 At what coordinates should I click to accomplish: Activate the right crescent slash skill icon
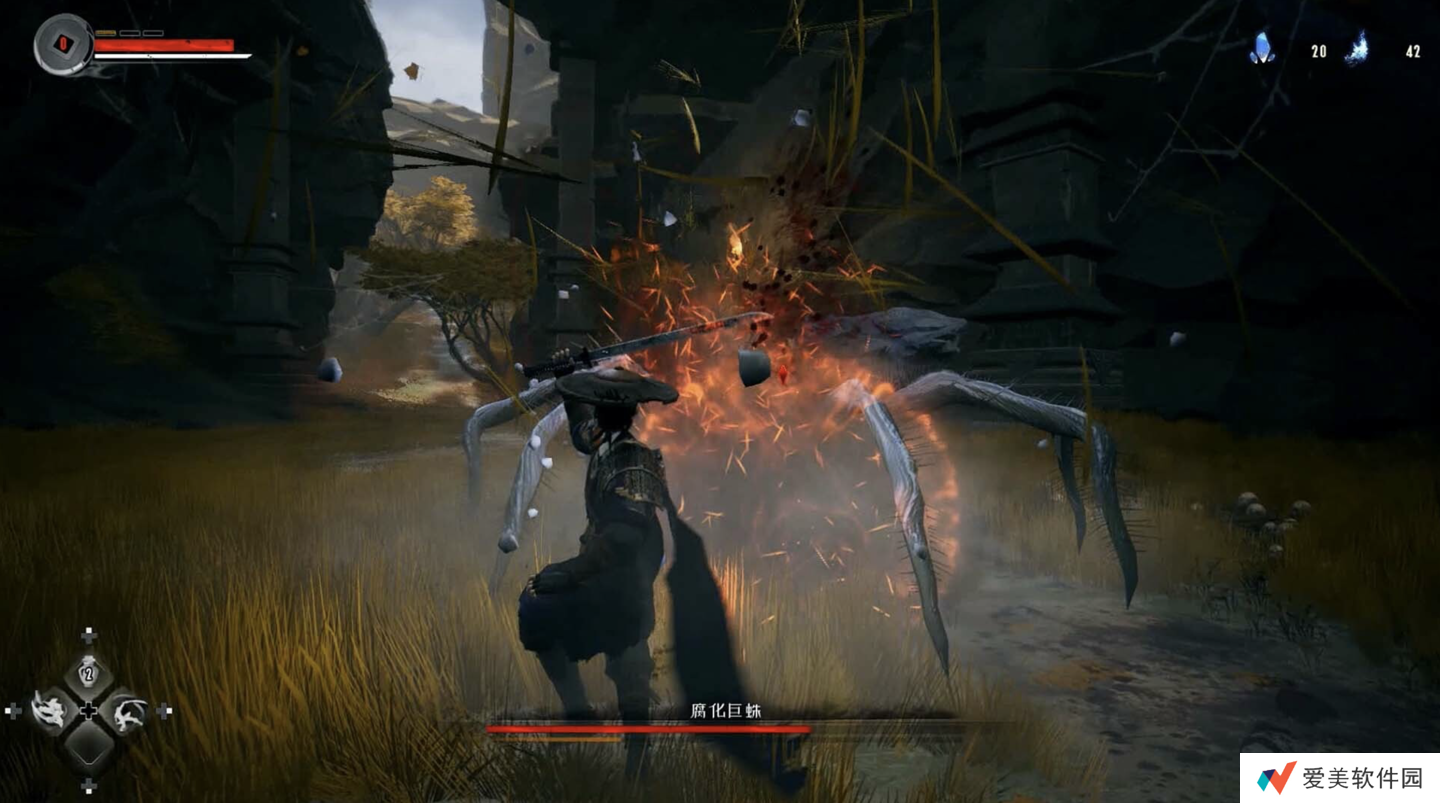128,711
